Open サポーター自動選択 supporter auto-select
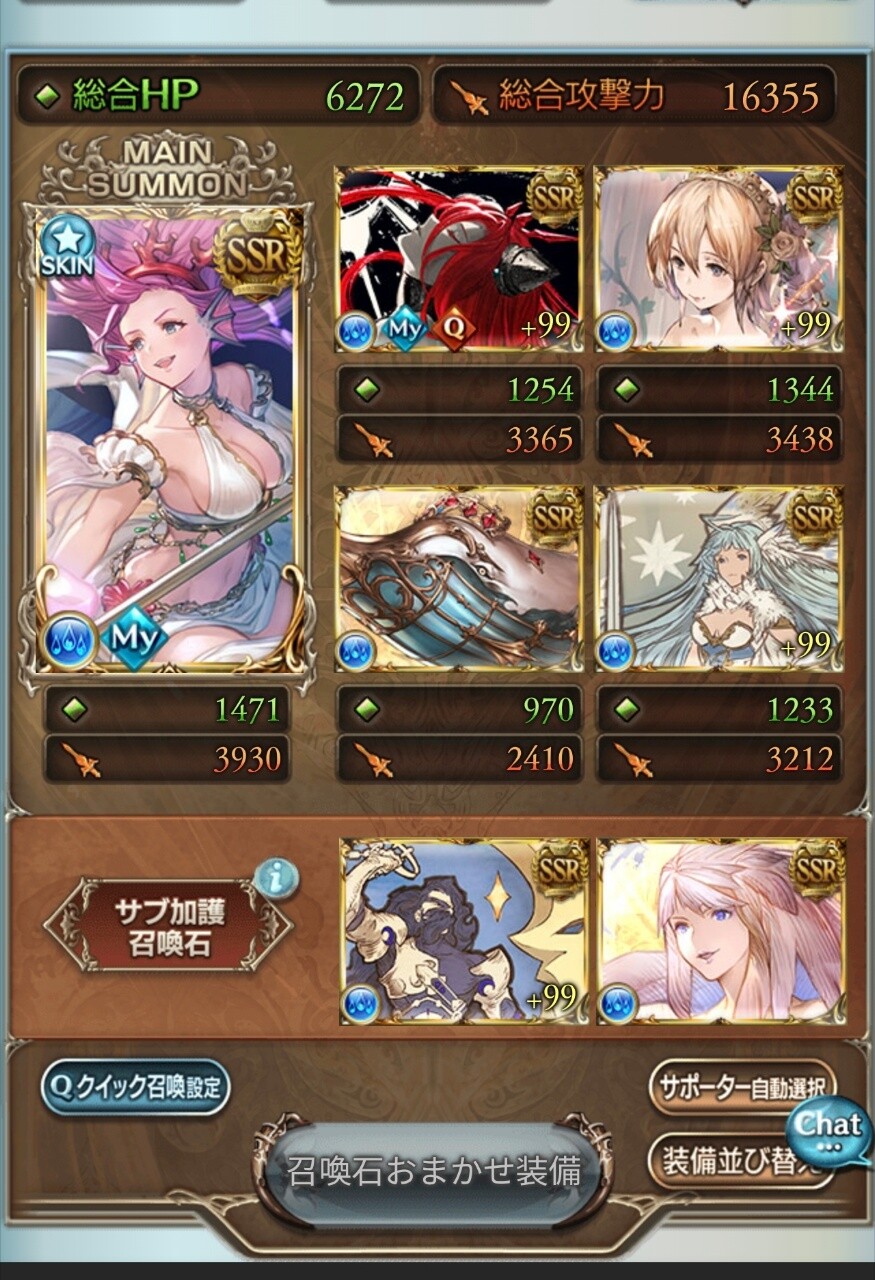875x1280 pixels. (738, 1087)
